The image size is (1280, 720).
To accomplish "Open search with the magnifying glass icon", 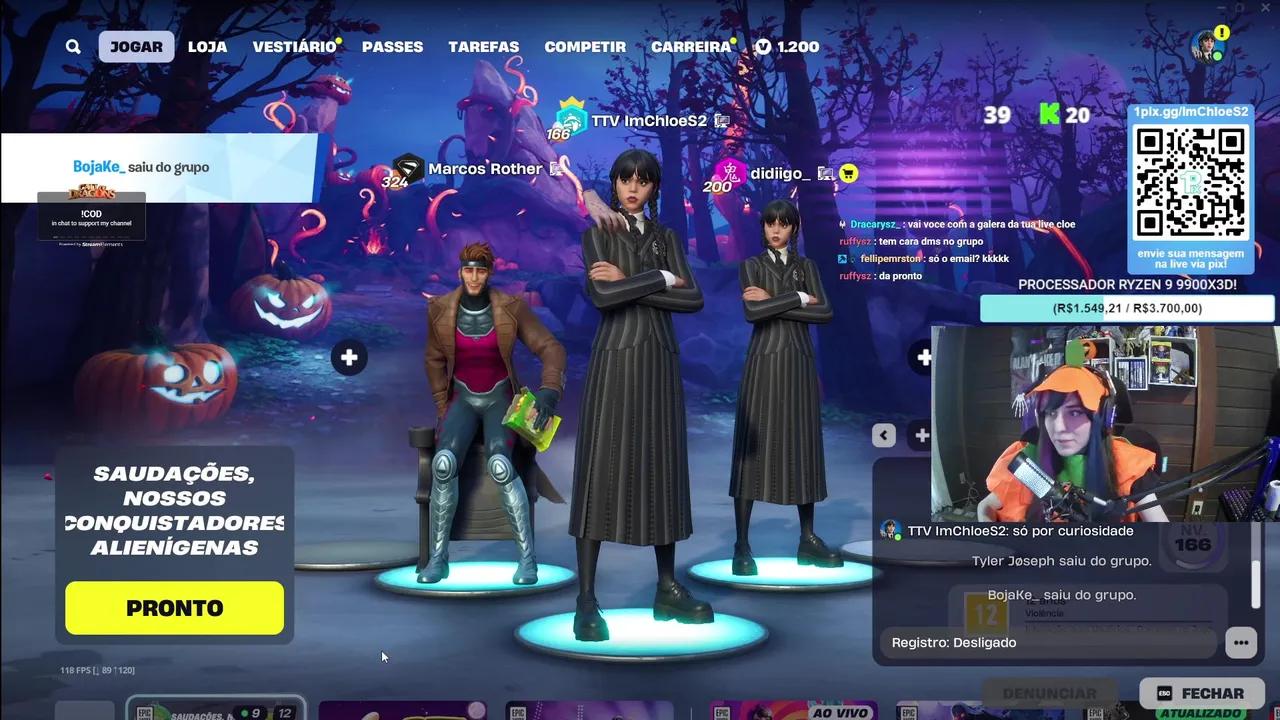I will tap(73, 46).
